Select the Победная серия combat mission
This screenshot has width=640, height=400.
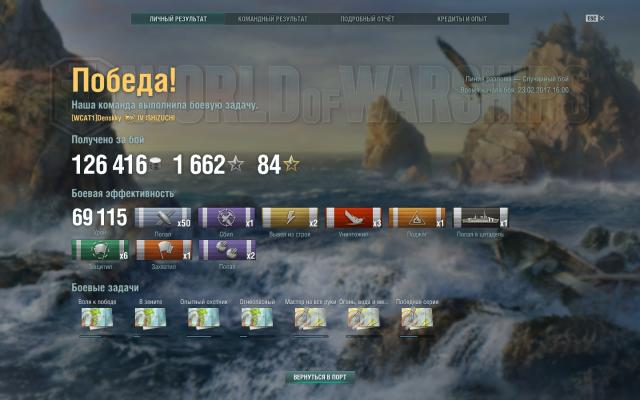click(x=415, y=318)
